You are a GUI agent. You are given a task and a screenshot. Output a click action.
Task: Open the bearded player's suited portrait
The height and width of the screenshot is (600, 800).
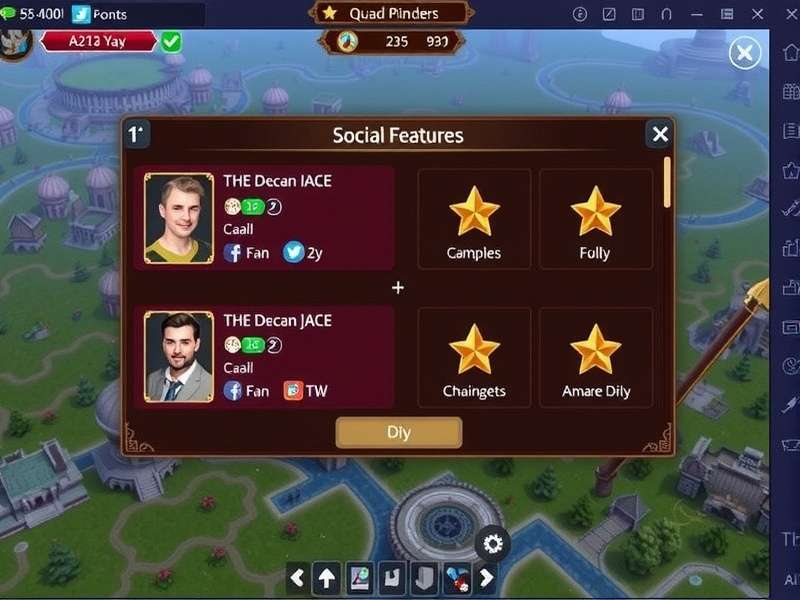[179, 357]
